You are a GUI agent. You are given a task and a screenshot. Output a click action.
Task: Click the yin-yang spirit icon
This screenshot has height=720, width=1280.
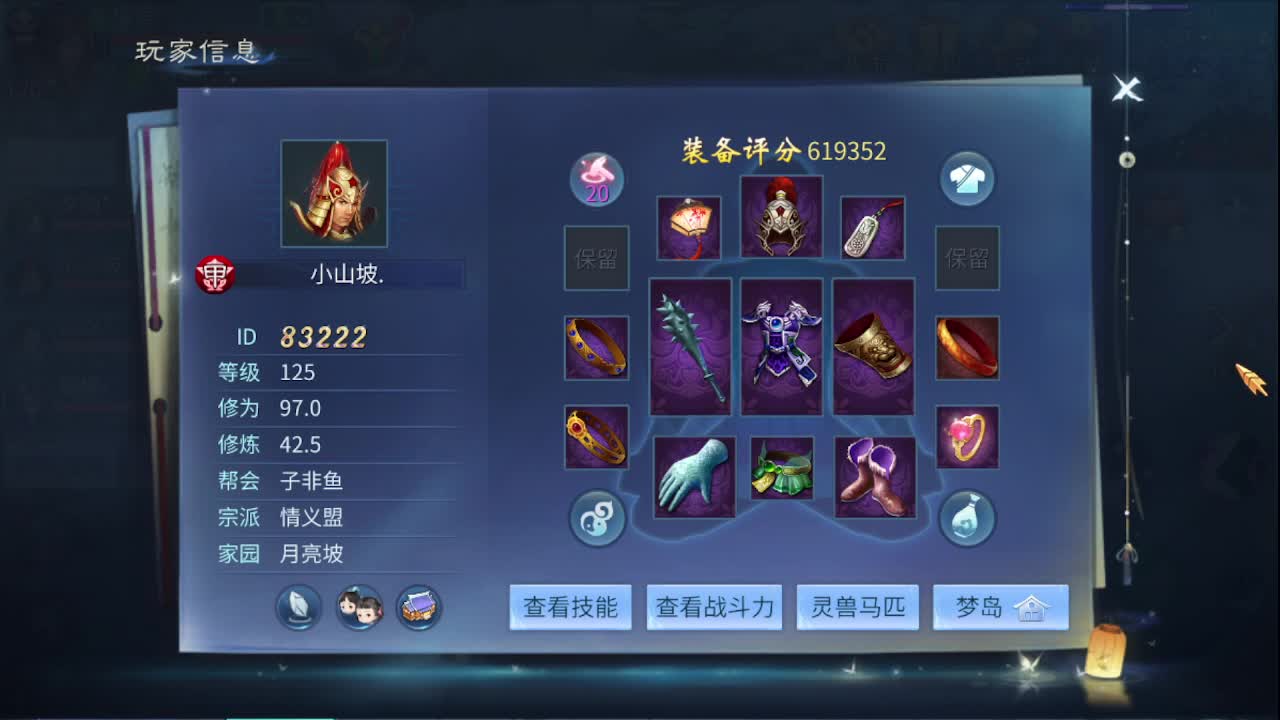[x=596, y=518]
